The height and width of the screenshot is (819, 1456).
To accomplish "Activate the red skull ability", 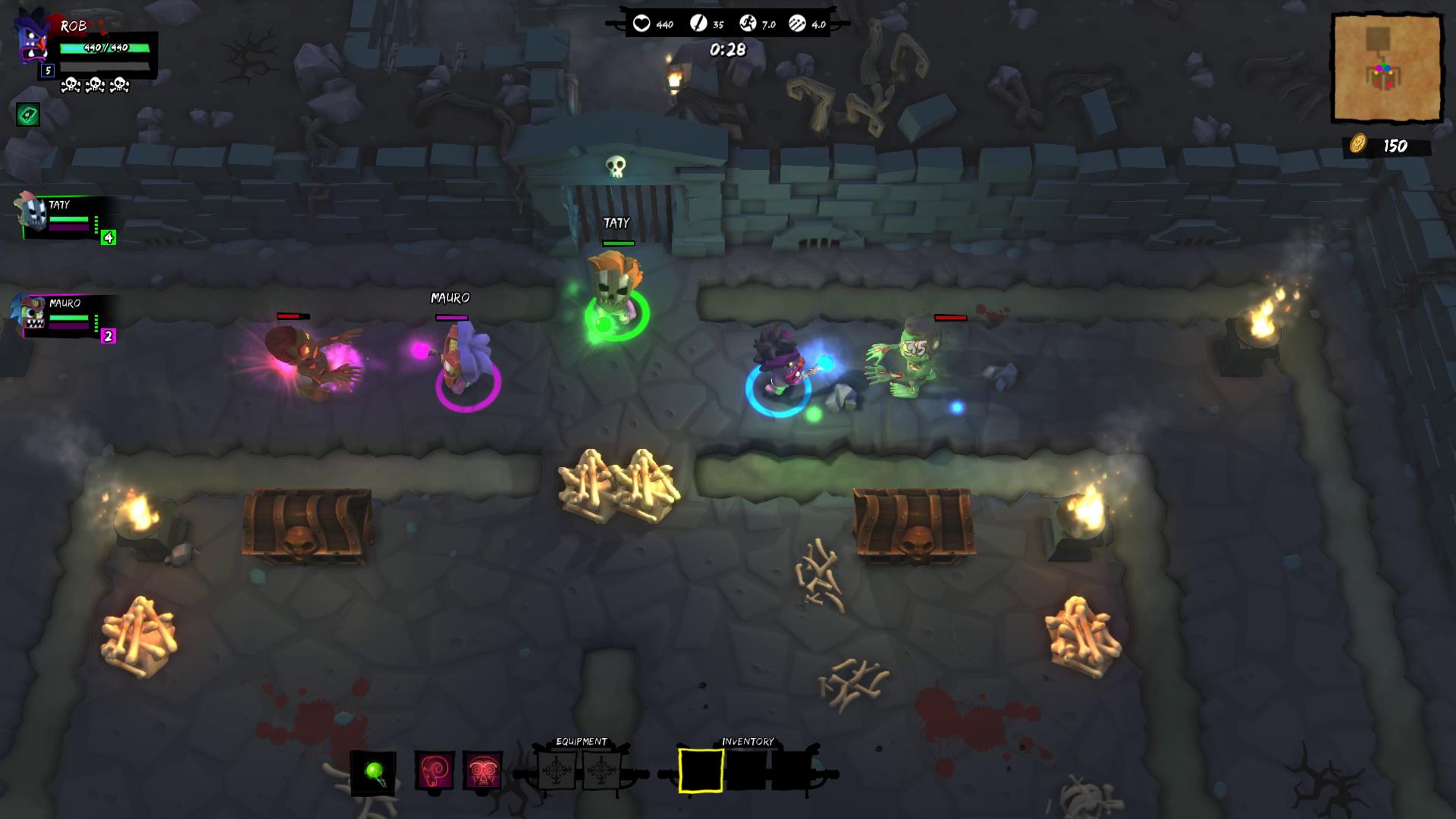I will [x=482, y=771].
